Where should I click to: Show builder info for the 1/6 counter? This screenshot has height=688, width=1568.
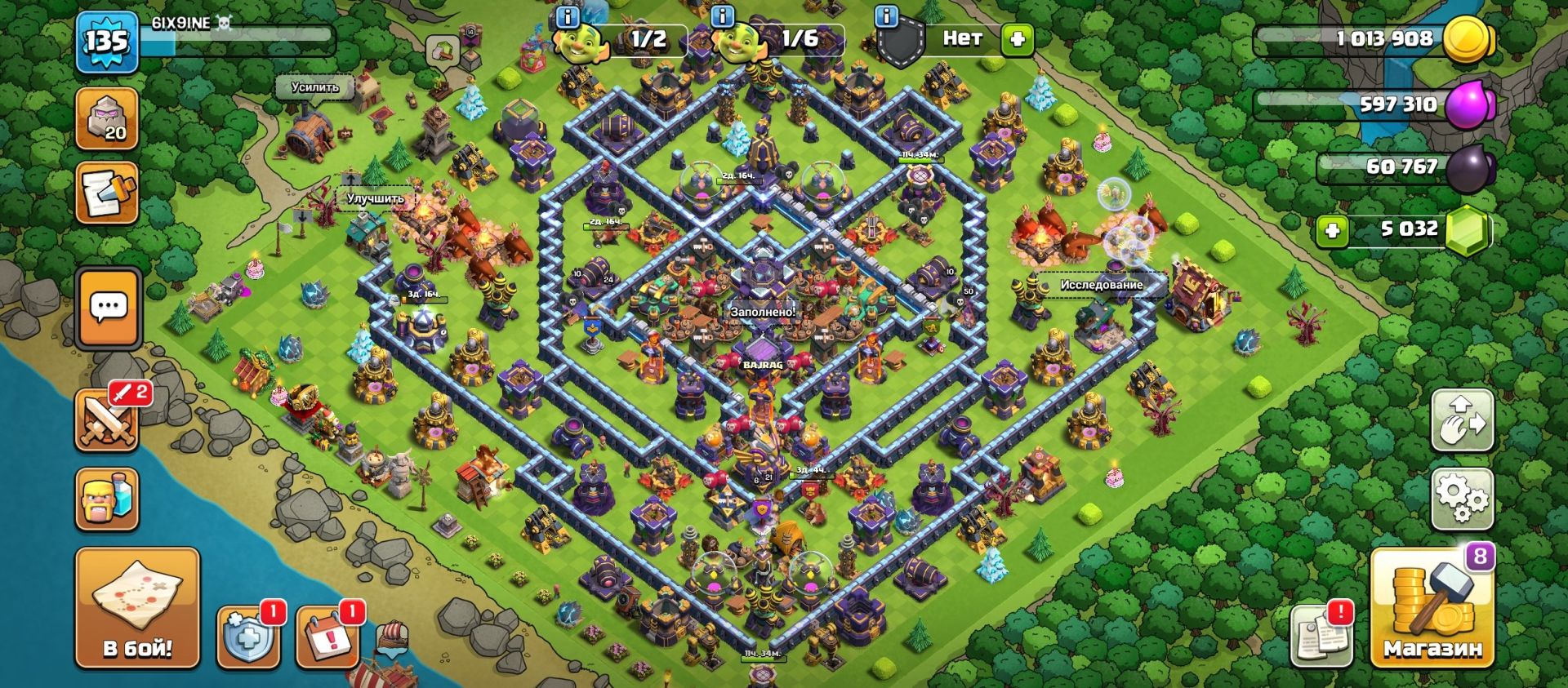(724, 17)
